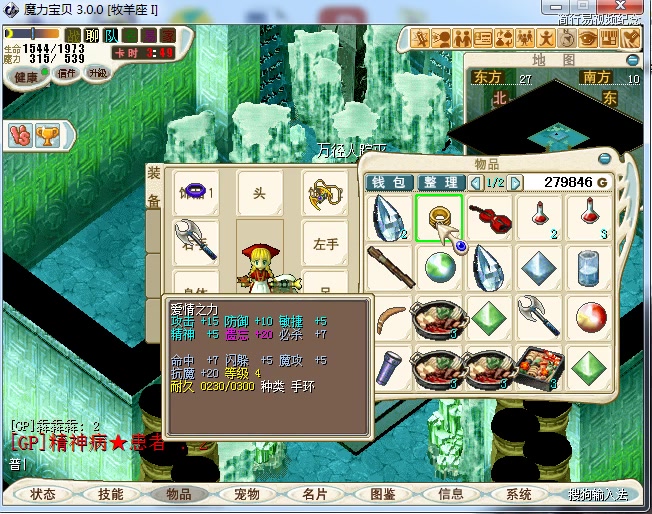Open the 名片 name card menu
The image size is (652, 514).
315,494
